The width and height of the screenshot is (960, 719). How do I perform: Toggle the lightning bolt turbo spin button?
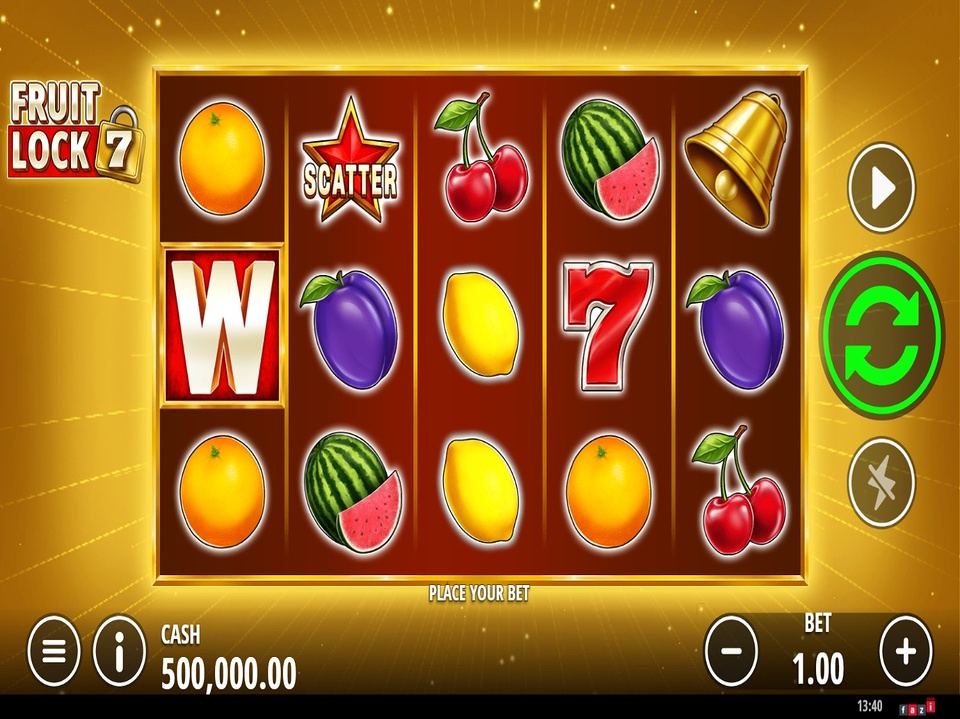882,482
